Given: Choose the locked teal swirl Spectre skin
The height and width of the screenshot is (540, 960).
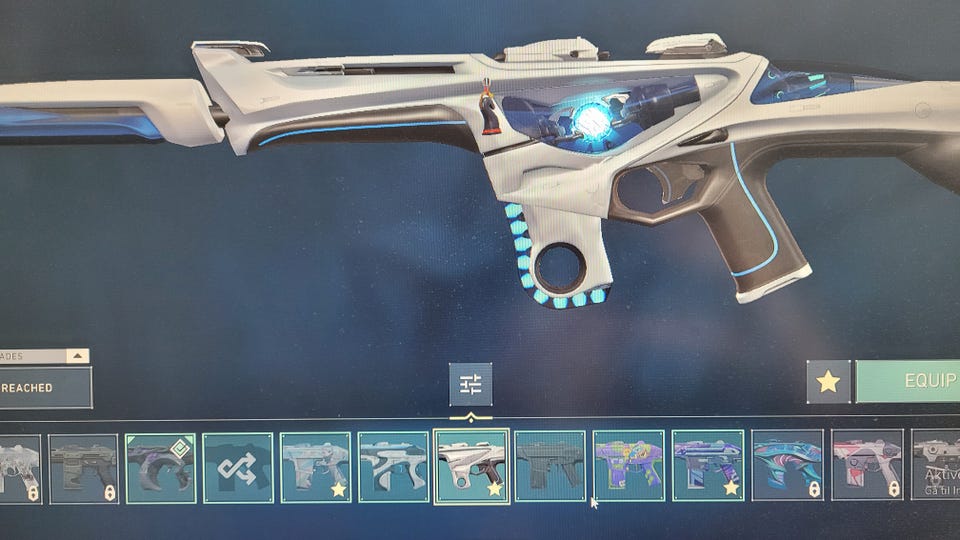Looking at the screenshot, I should coord(786,467).
